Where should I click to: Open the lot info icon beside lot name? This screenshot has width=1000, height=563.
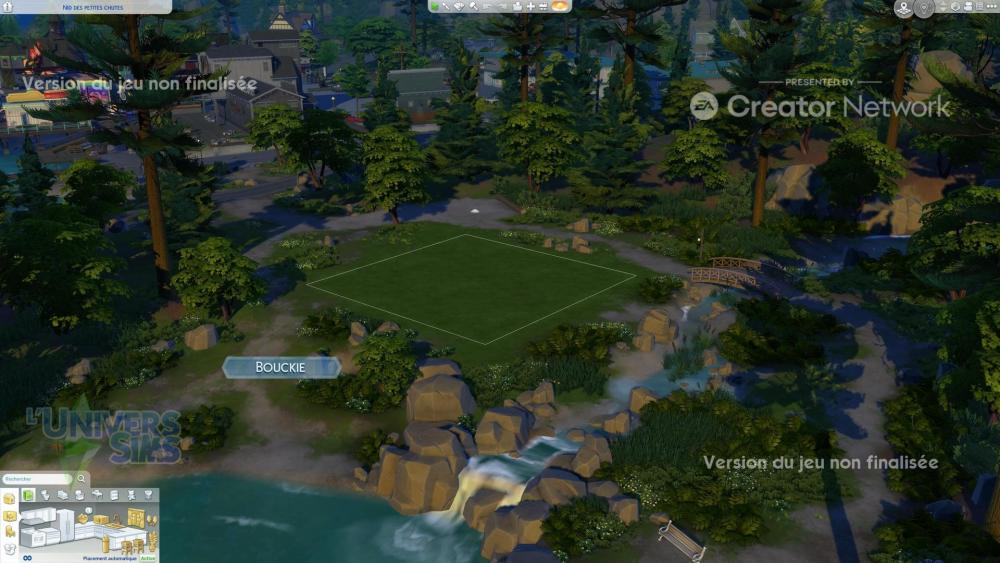tap(6, 7)
